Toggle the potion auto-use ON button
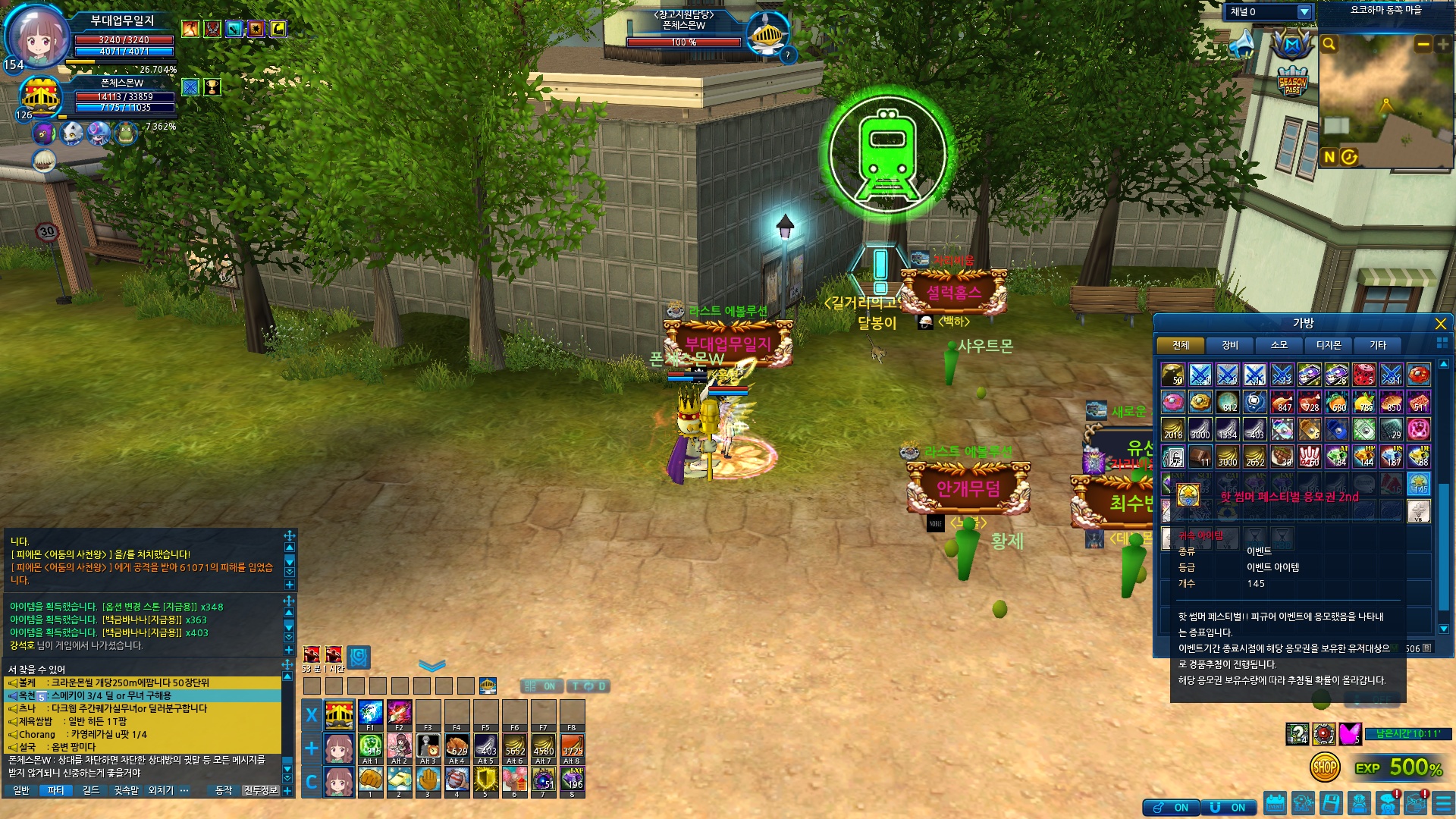 tap(1172, 808)
